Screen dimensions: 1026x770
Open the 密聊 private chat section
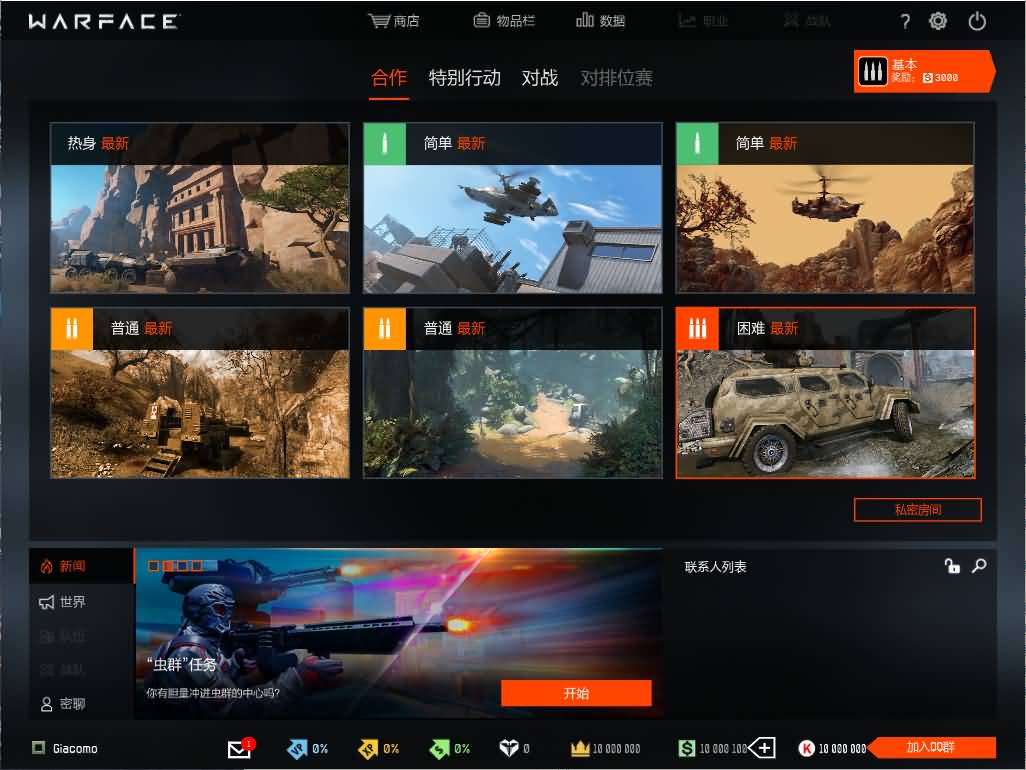coord(72,704)
